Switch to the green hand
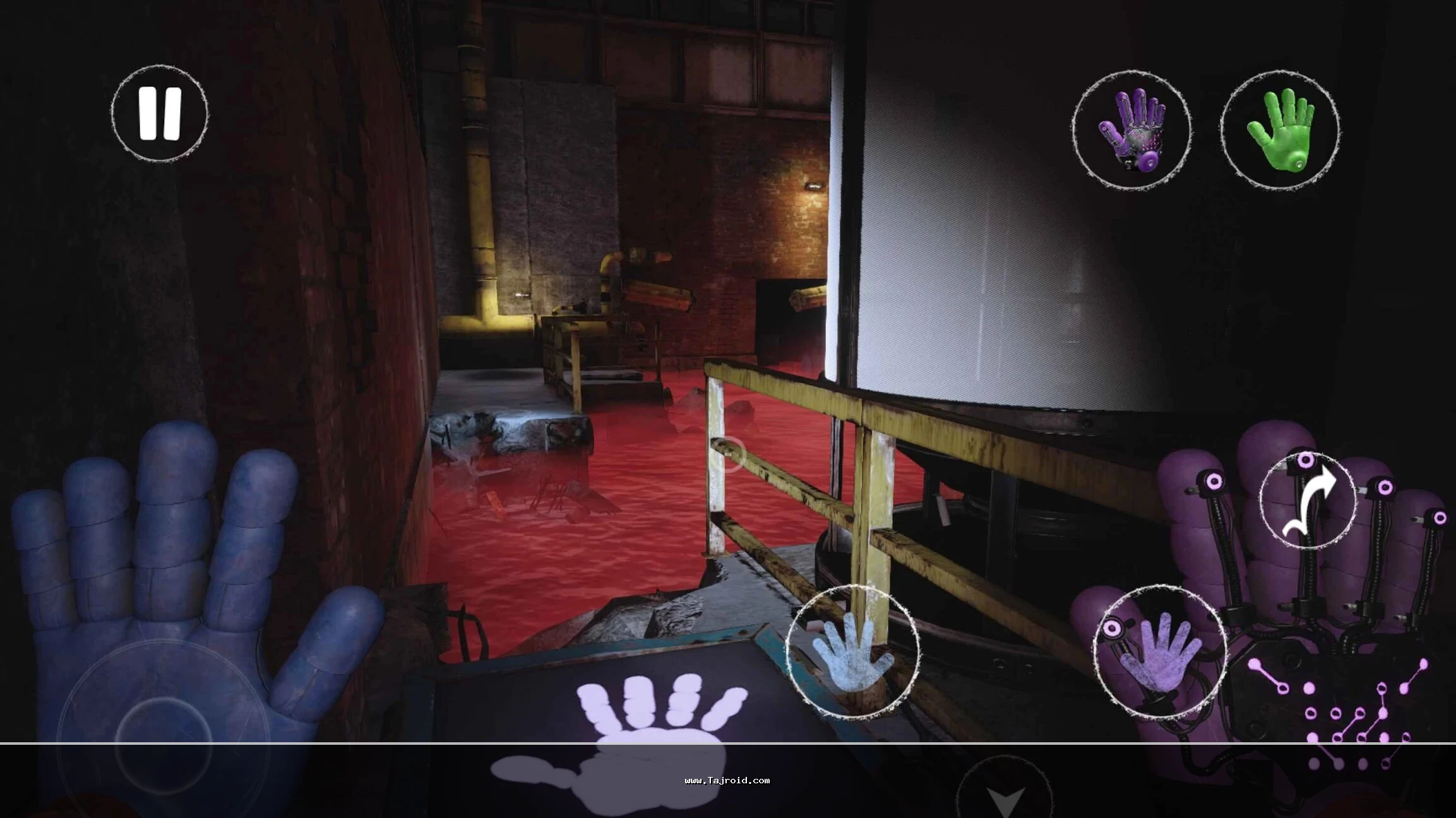Screen dimensions: 1456x818 (x=1280, y=131)
